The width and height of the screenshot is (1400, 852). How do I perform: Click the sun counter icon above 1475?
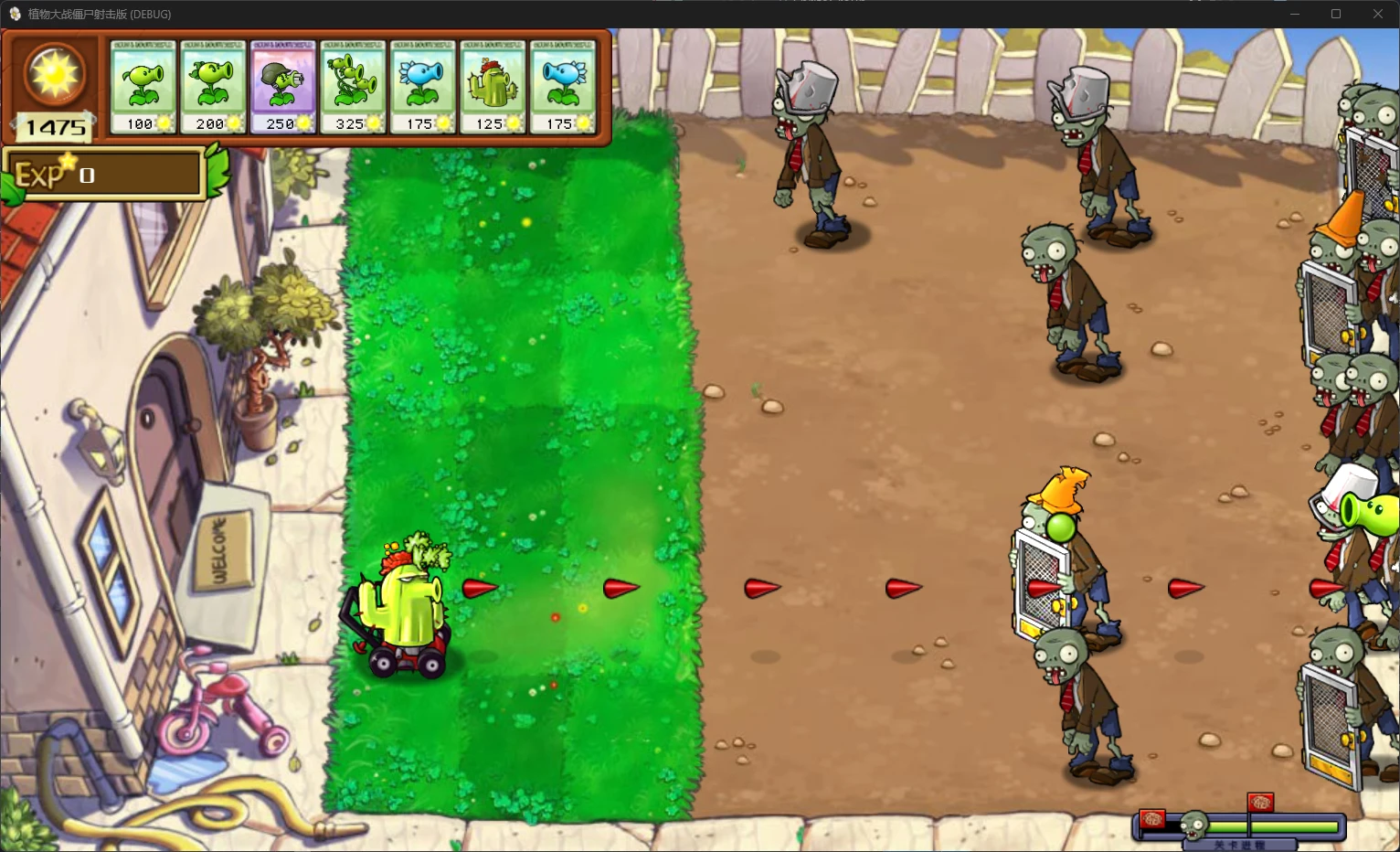point(53,75)
